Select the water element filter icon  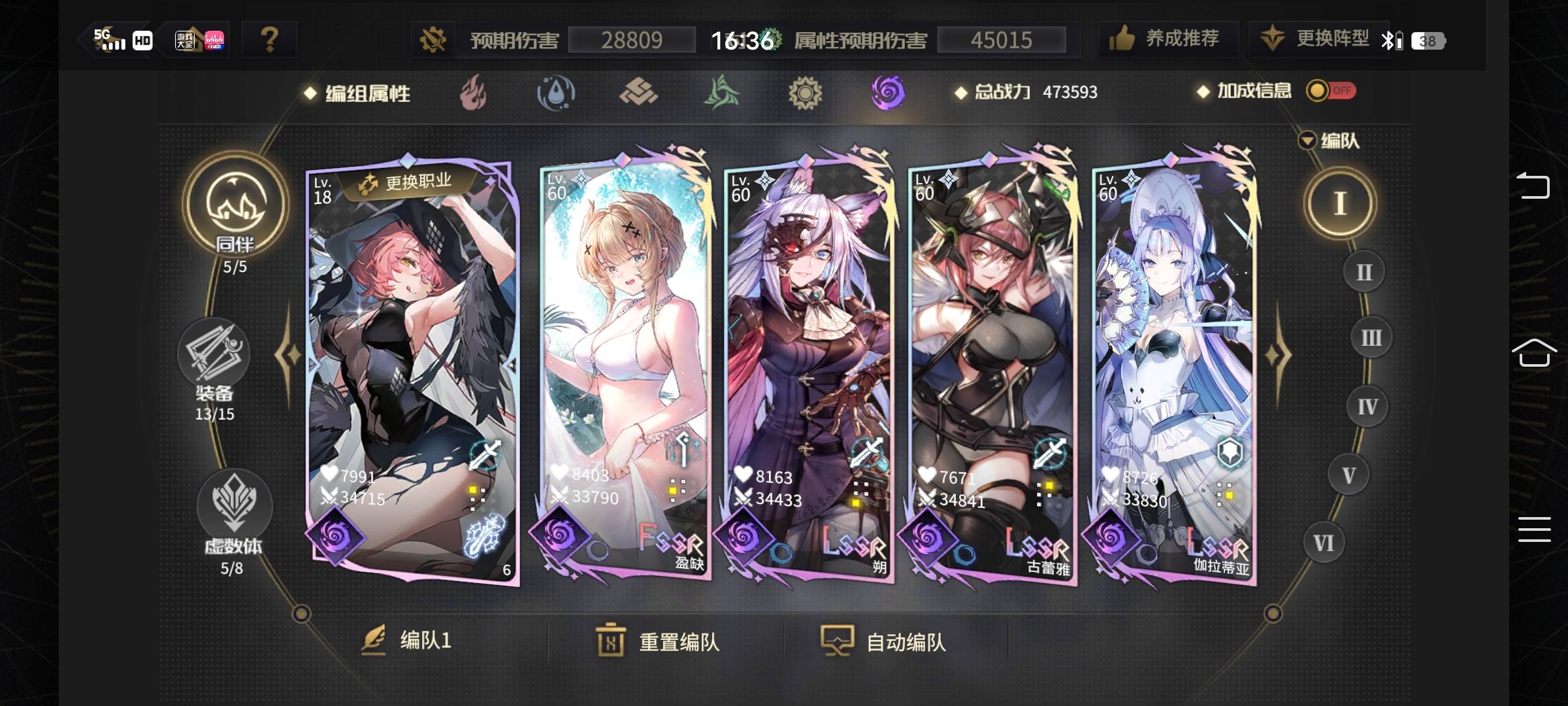click(556, 93)
